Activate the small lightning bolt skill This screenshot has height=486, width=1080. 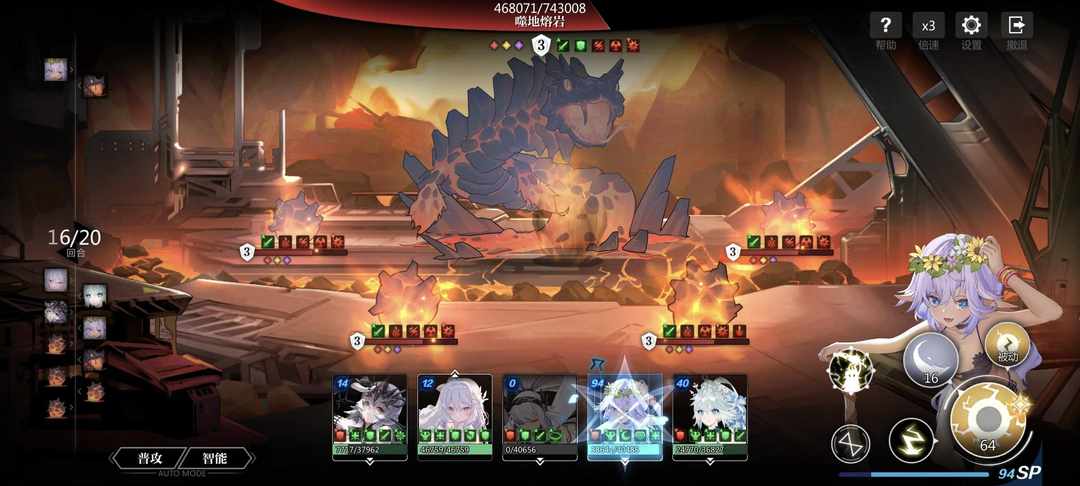[911, 440]
